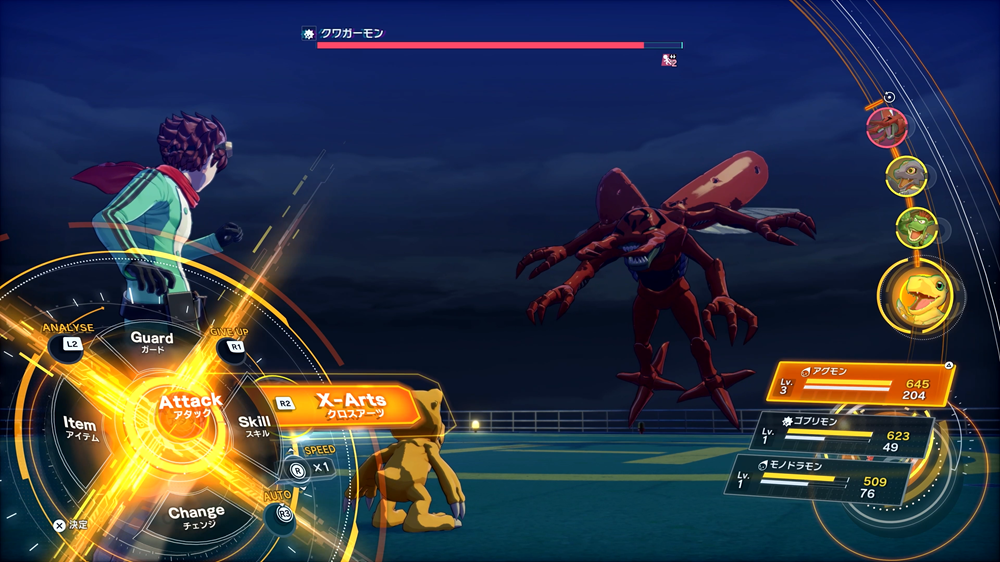This screenshot has height=562, width=1000.
Task: Click the Agumon turn order portrait
Action: 918,295
